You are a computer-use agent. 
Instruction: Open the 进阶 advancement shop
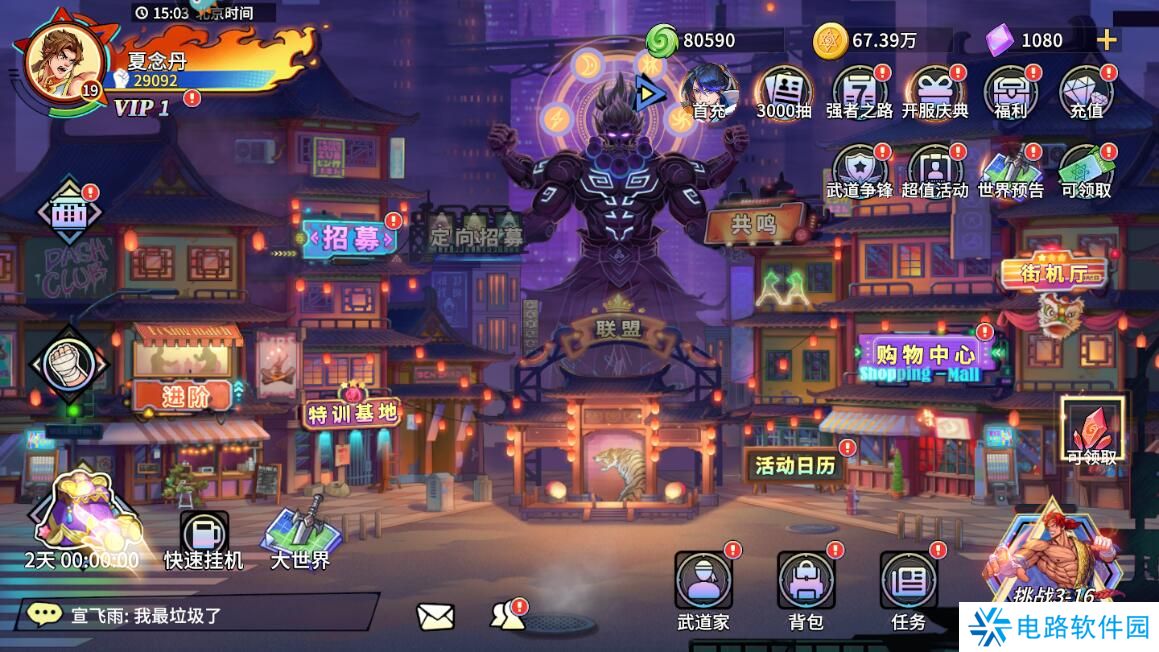(x=186, y=396)
